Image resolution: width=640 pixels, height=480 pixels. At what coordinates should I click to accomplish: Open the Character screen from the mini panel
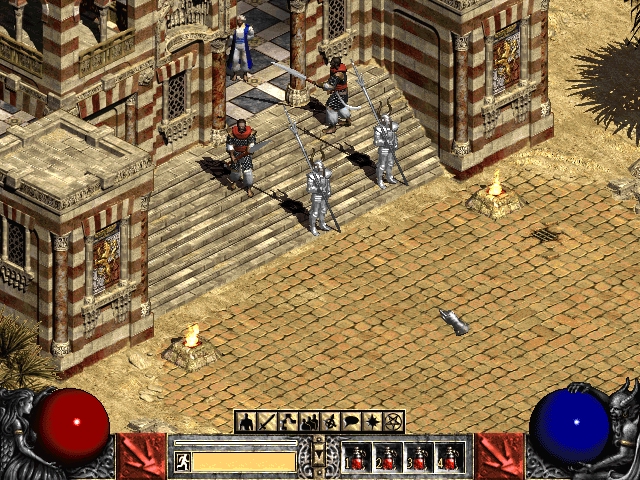[x=246, y=421]
